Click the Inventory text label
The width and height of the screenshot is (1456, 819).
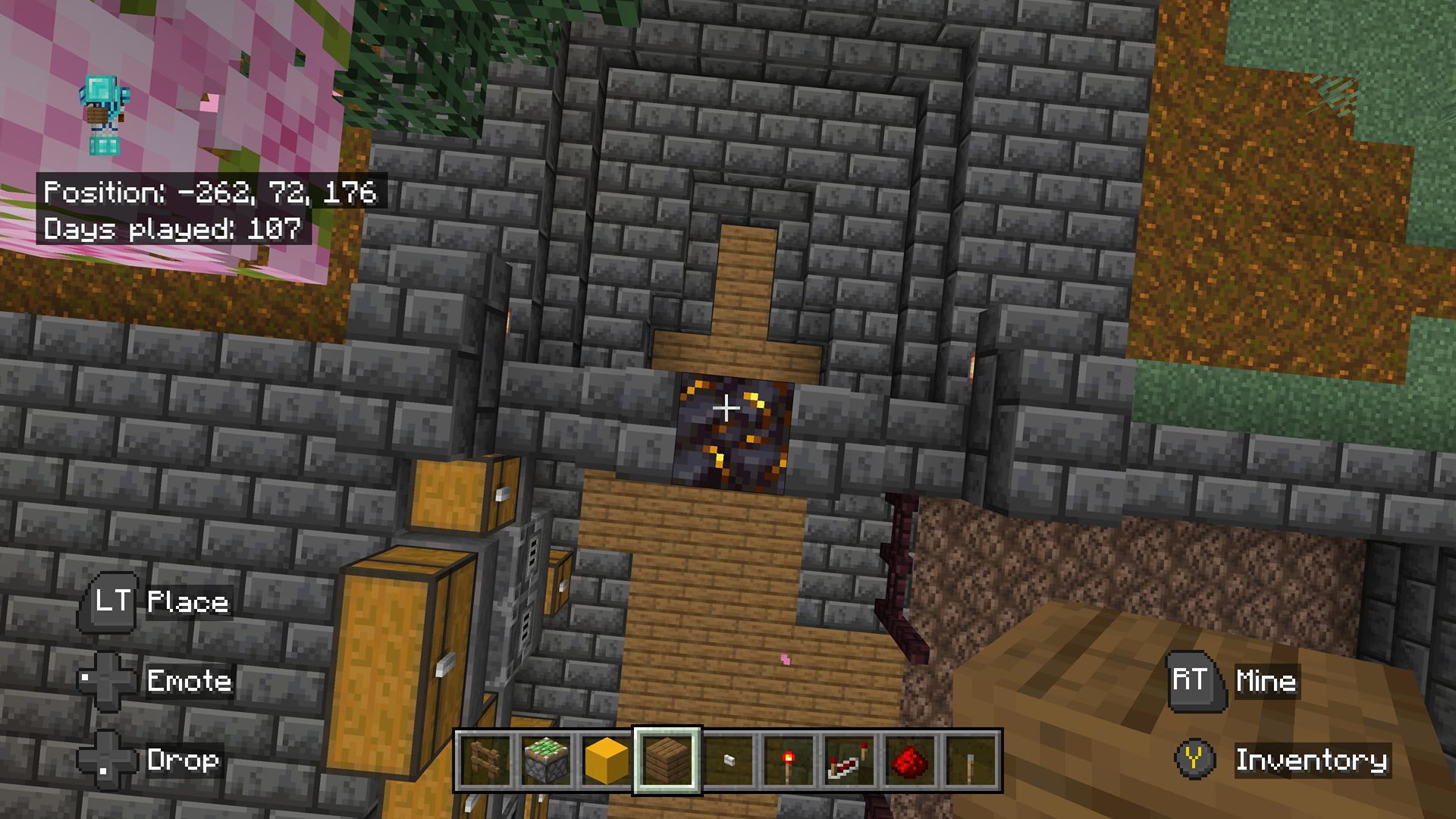tap(1312, 761)
